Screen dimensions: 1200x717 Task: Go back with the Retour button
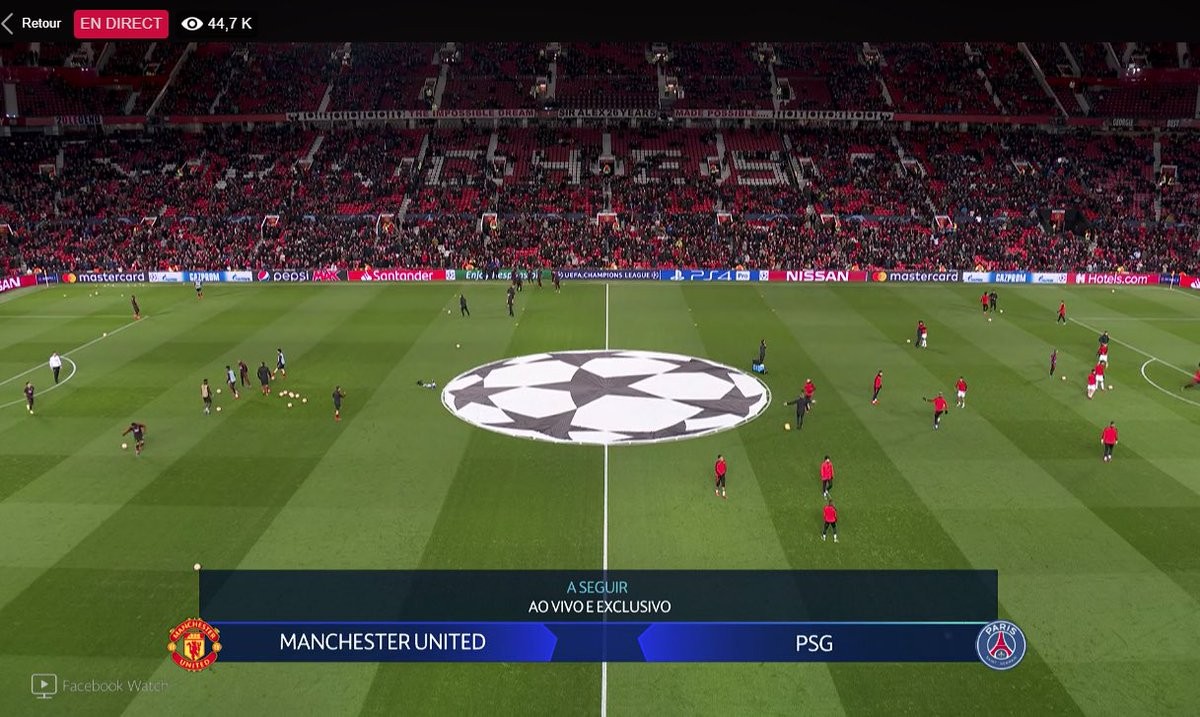point(32,23)
